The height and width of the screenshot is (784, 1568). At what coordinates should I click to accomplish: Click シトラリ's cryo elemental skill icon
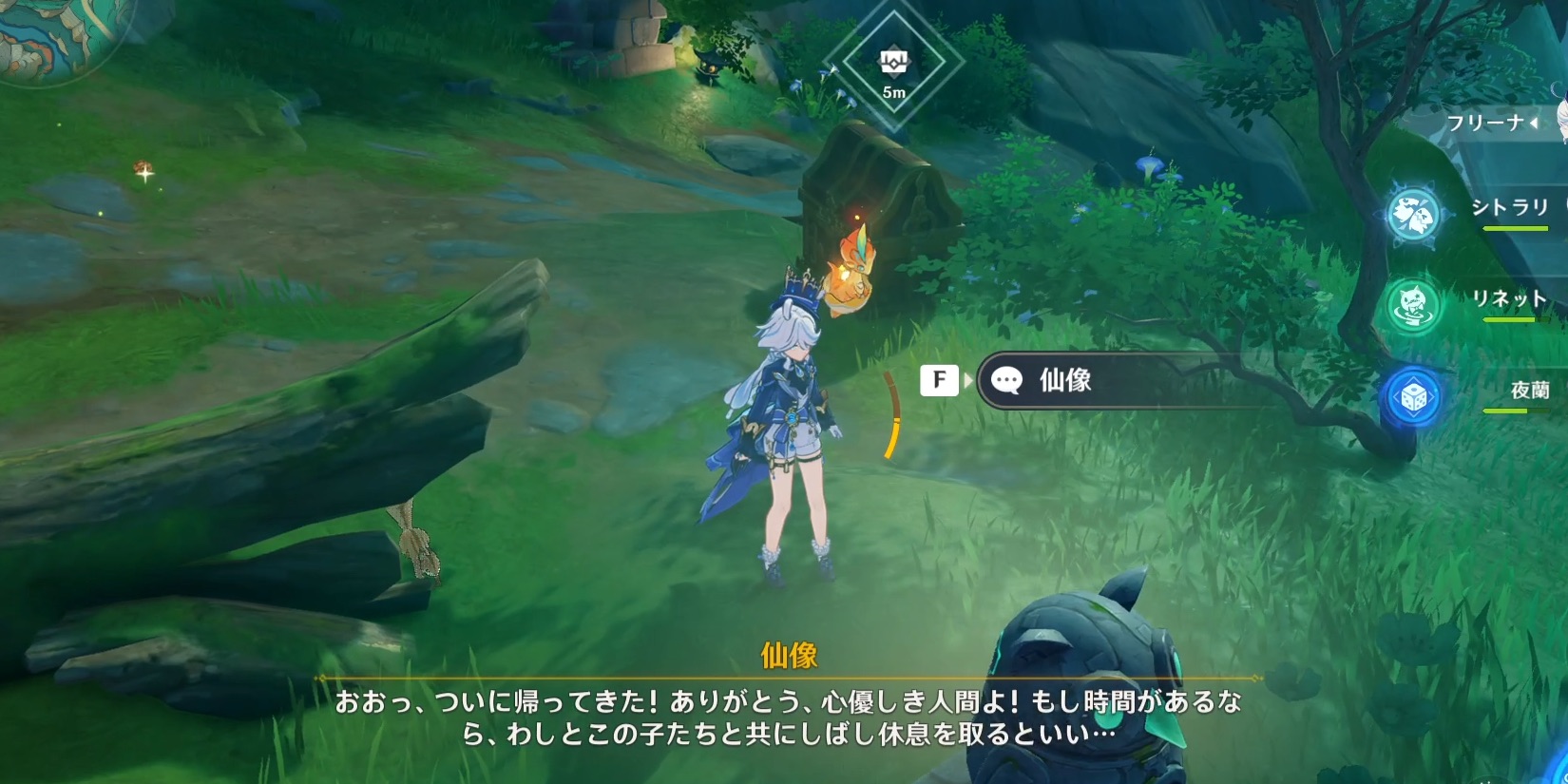pos(1412,211)
